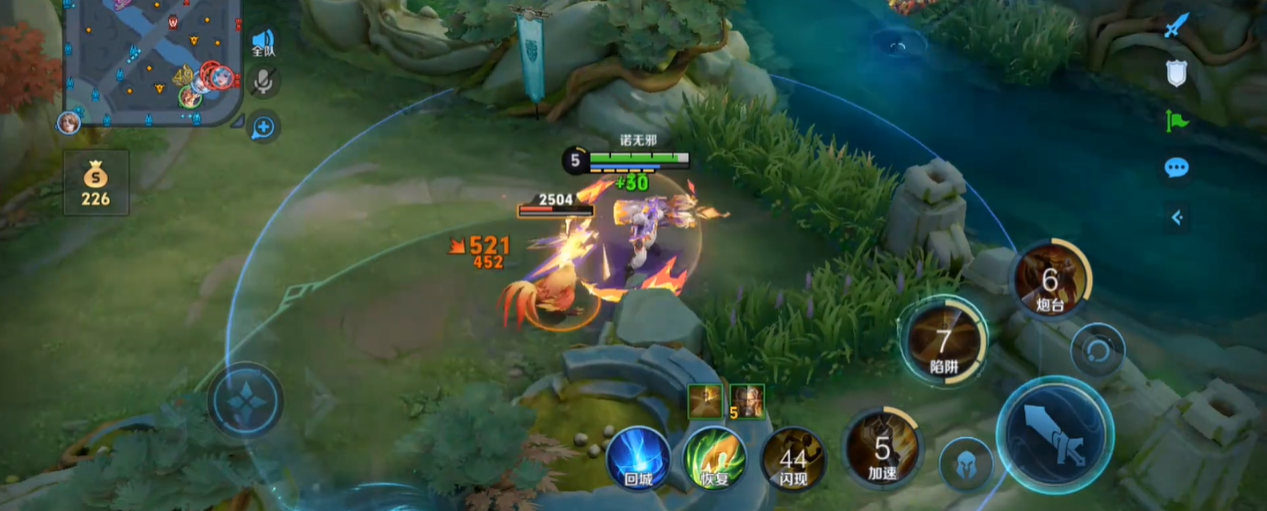Open the minimap
Image resolution: width=1267 pixels, height=511 pixels.
[152, 60]
